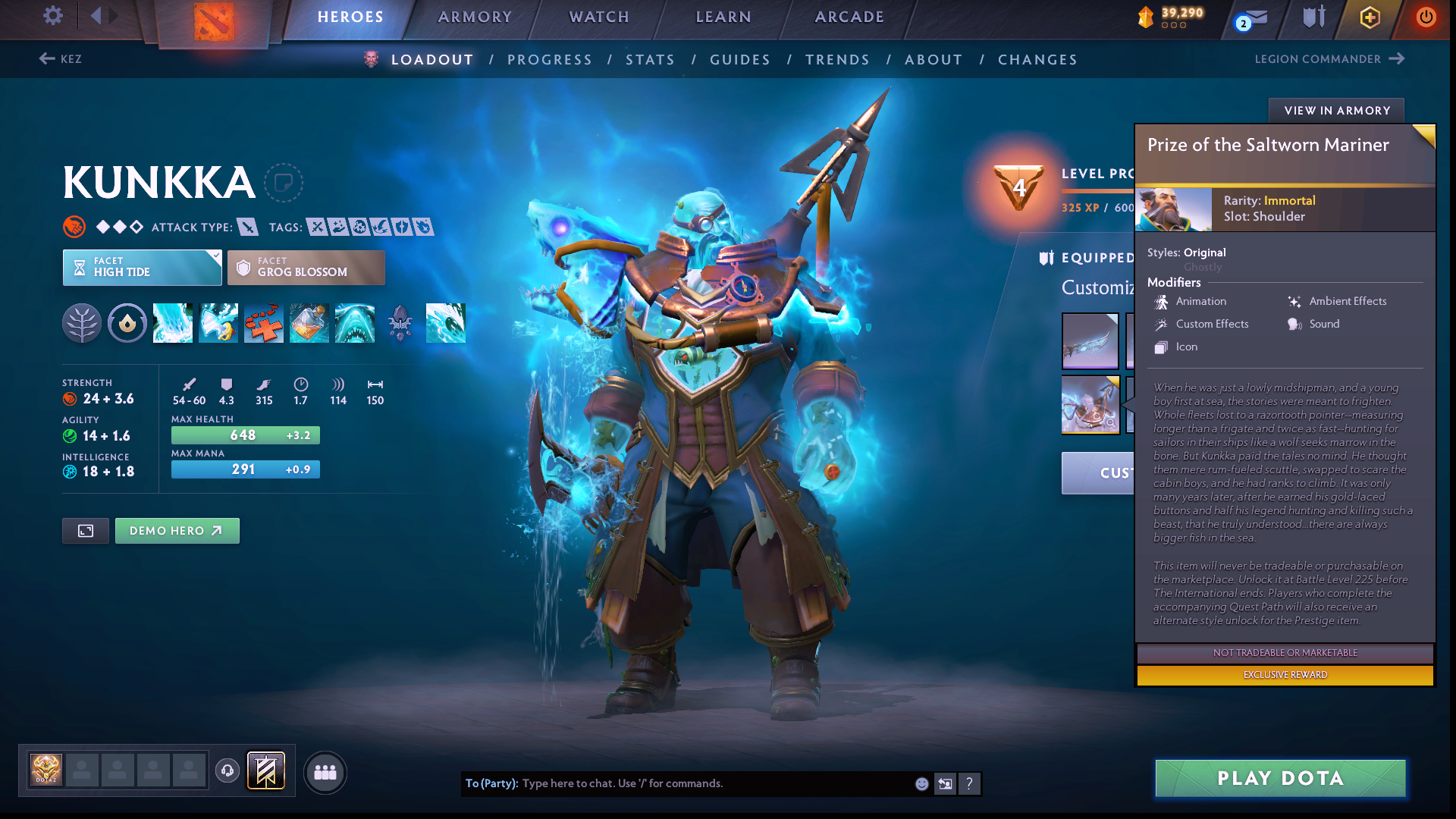Open the Guides section
This screenshot has width=1456, height=819.
pos(739,60)
